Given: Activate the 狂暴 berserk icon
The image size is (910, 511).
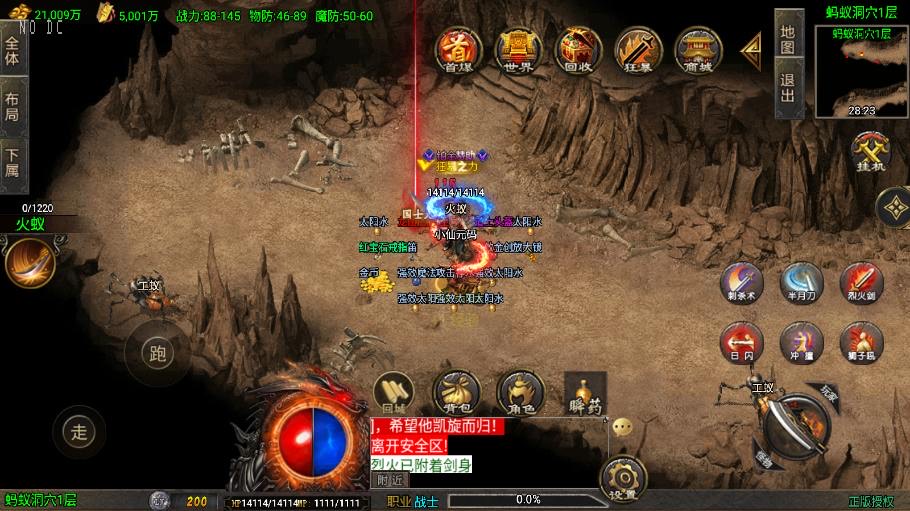Looking at the screenshot, I should tap(638, 48).
